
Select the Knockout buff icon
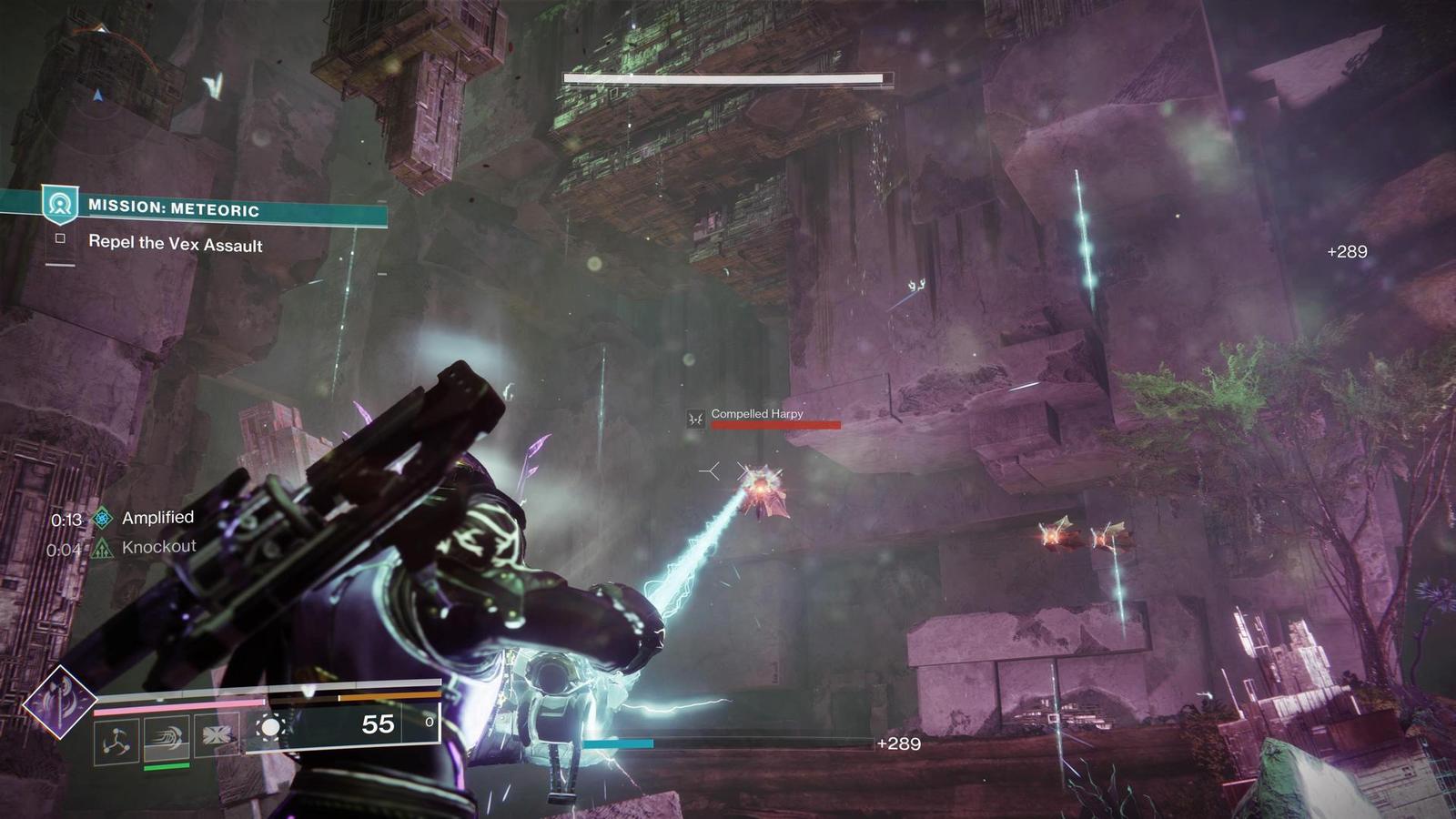point(103,548)
